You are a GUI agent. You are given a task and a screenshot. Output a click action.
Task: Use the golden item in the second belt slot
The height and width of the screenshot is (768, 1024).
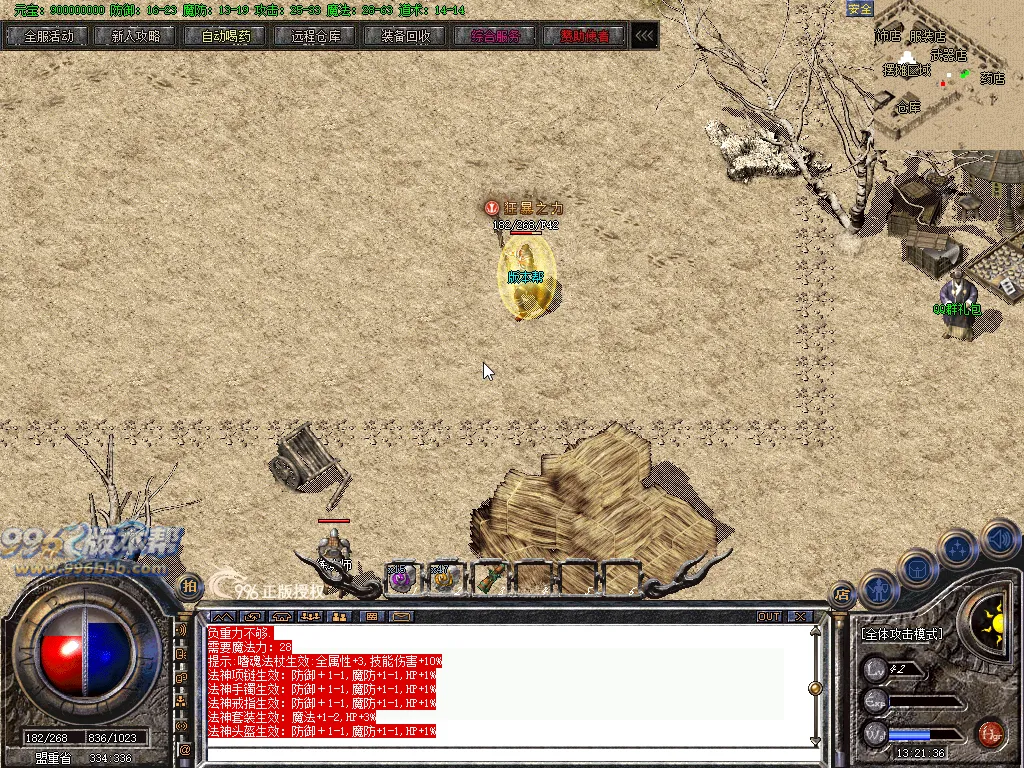pos(445,577)
